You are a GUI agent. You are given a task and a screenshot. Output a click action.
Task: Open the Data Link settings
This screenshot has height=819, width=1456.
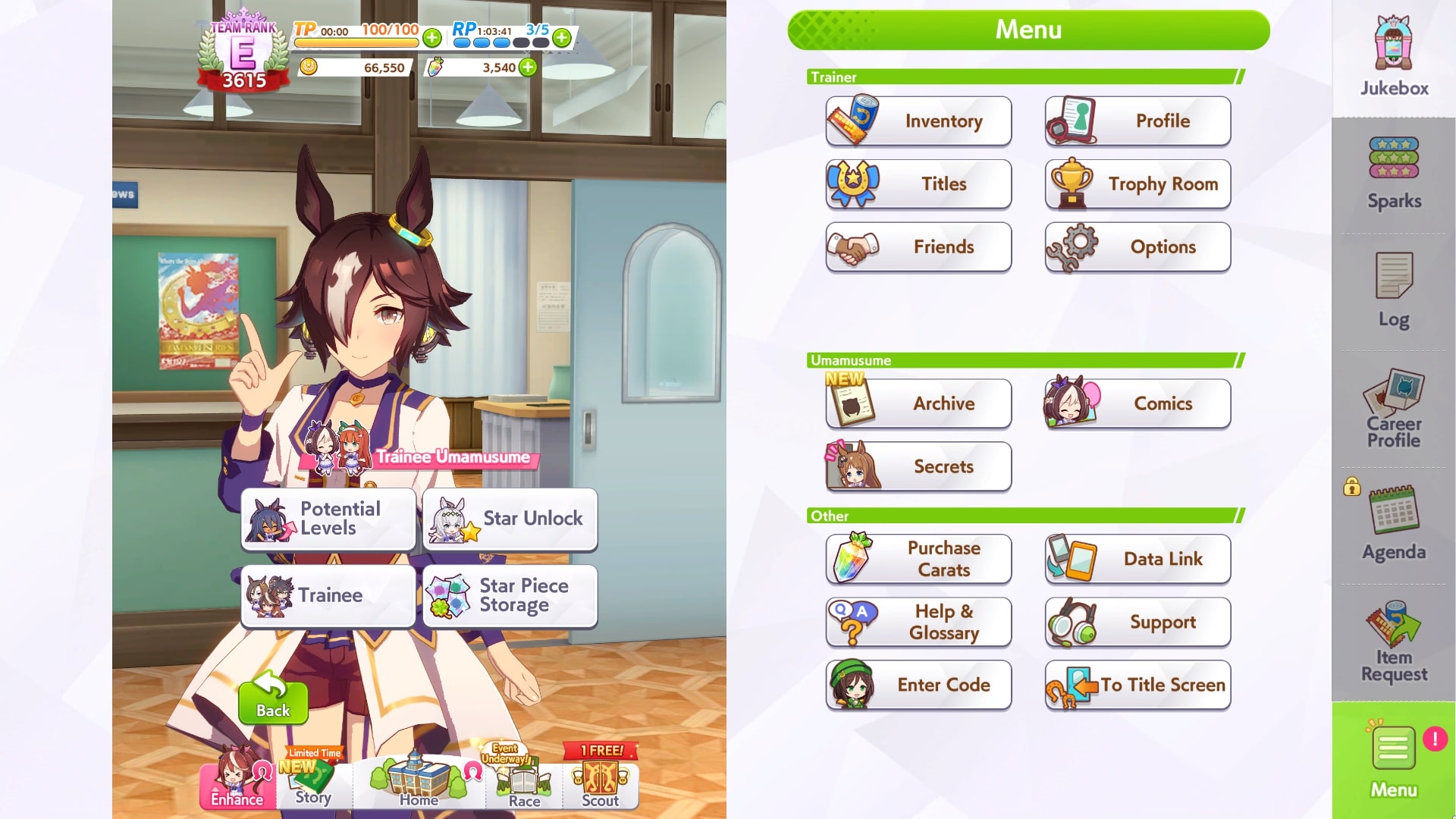coord(1137,559)
